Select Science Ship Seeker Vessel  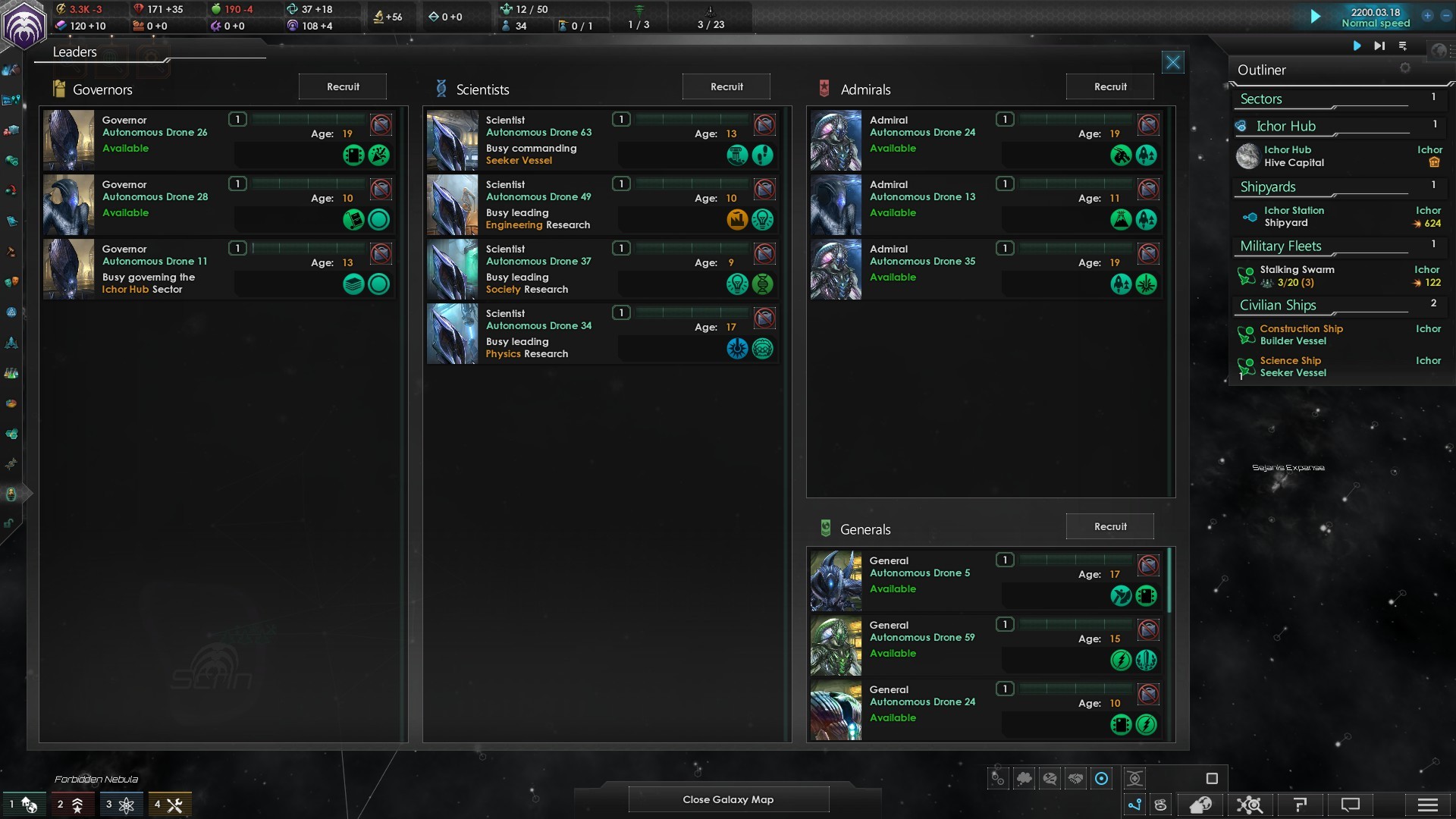pos(1292,367)
